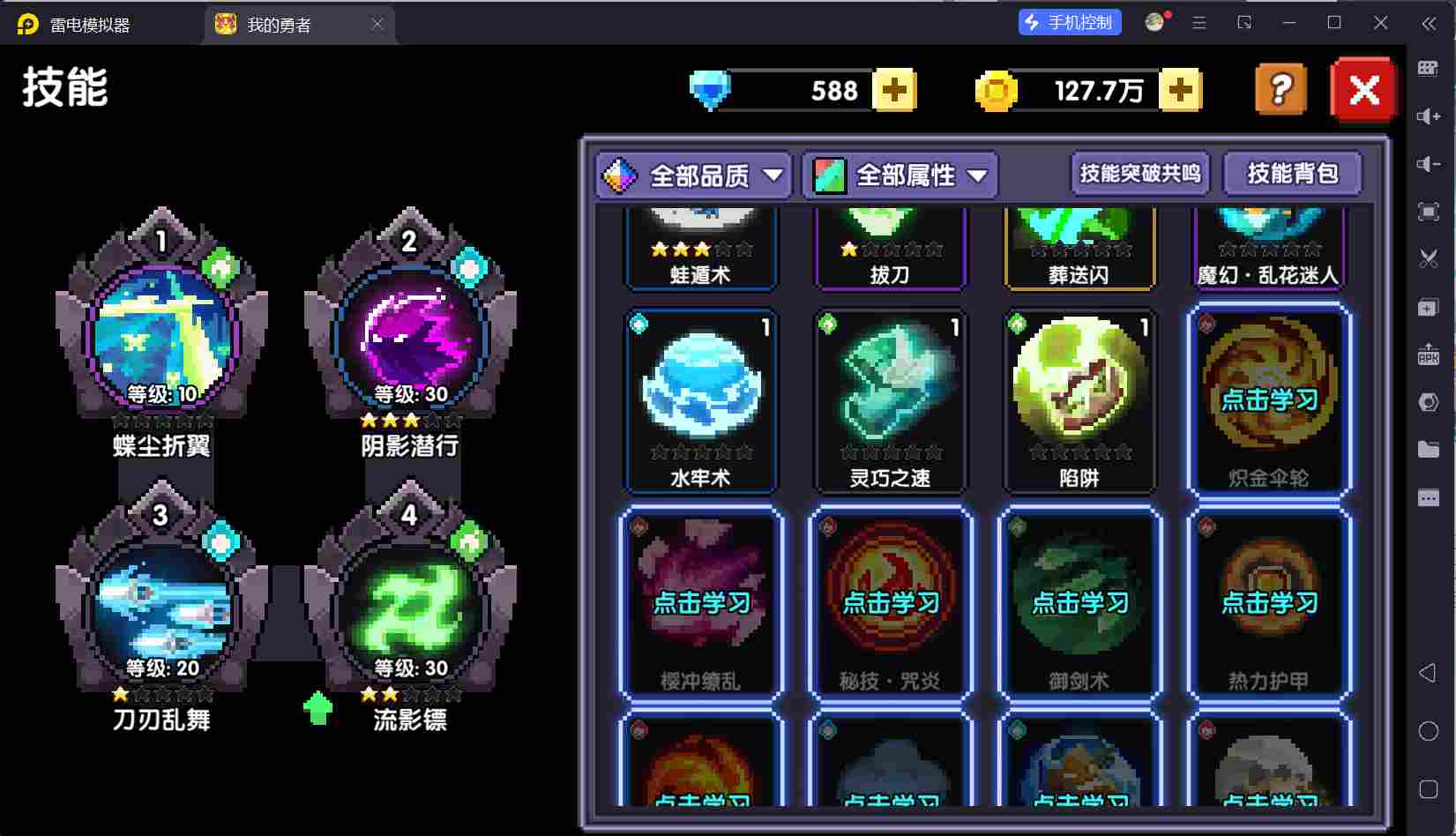The width and height of the screenshot is (1456, 836).
Task: Open the 全部属性 attribute filter dropdown
Action: 901,175
